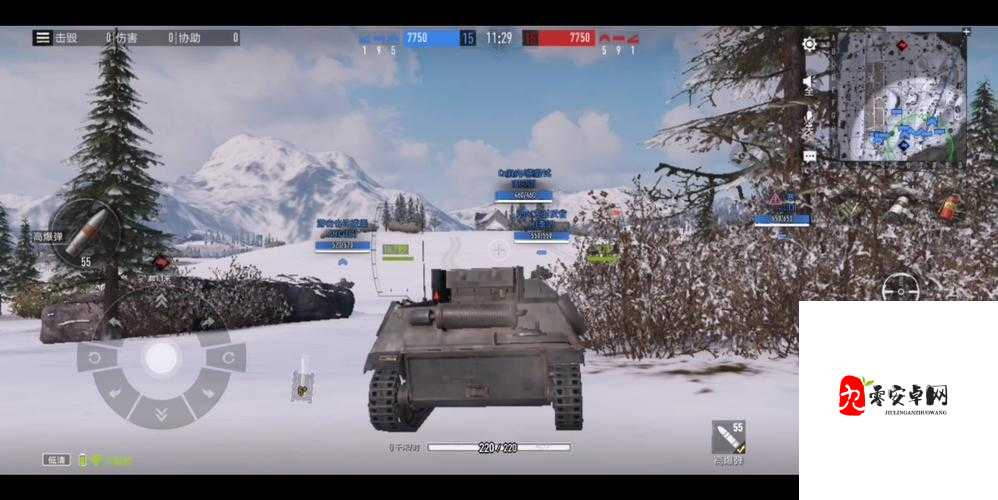Activate the green medkit consumable

click(x=849, y=210)
